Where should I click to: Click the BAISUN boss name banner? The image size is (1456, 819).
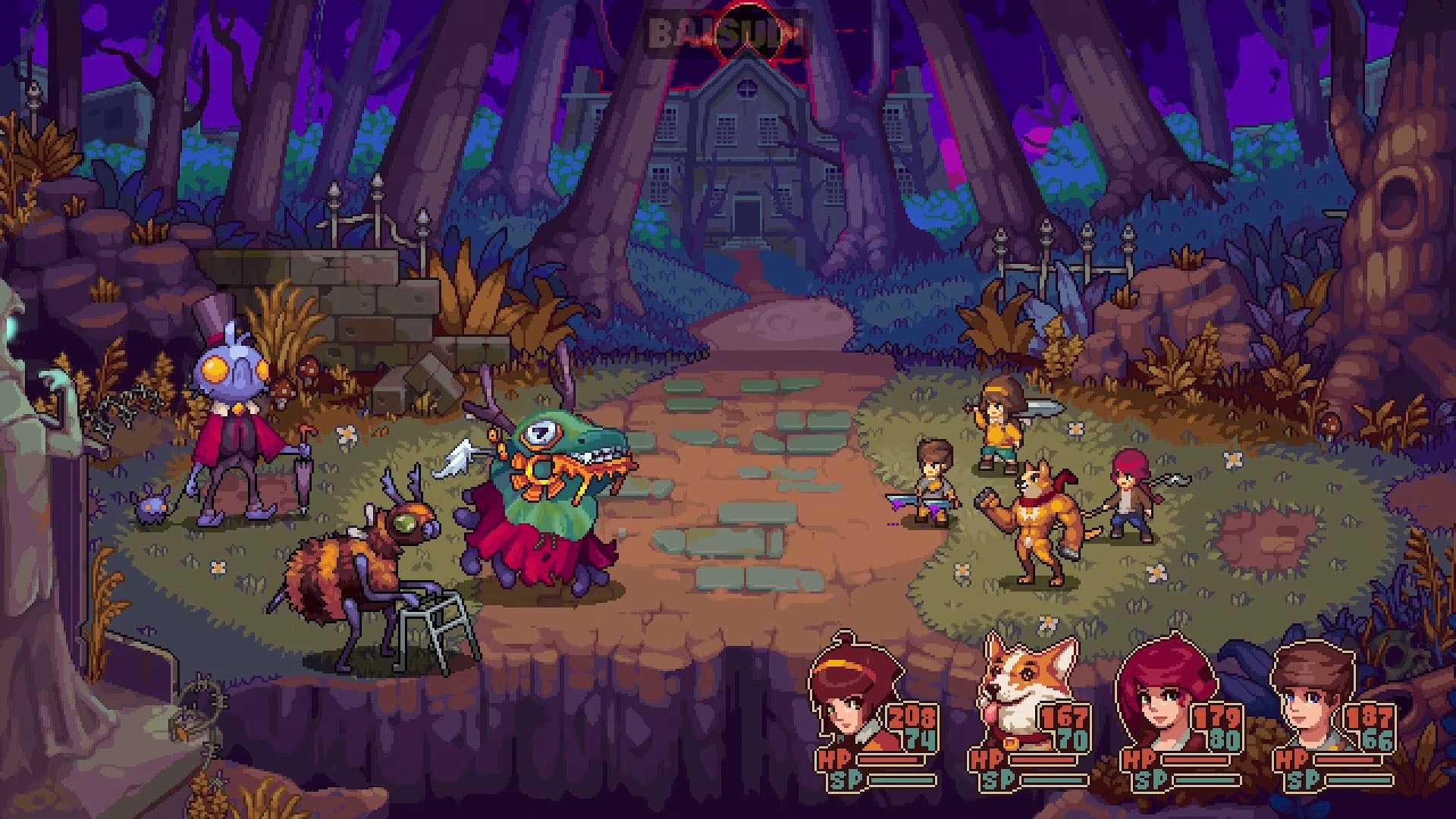click(x=730, y=30)
